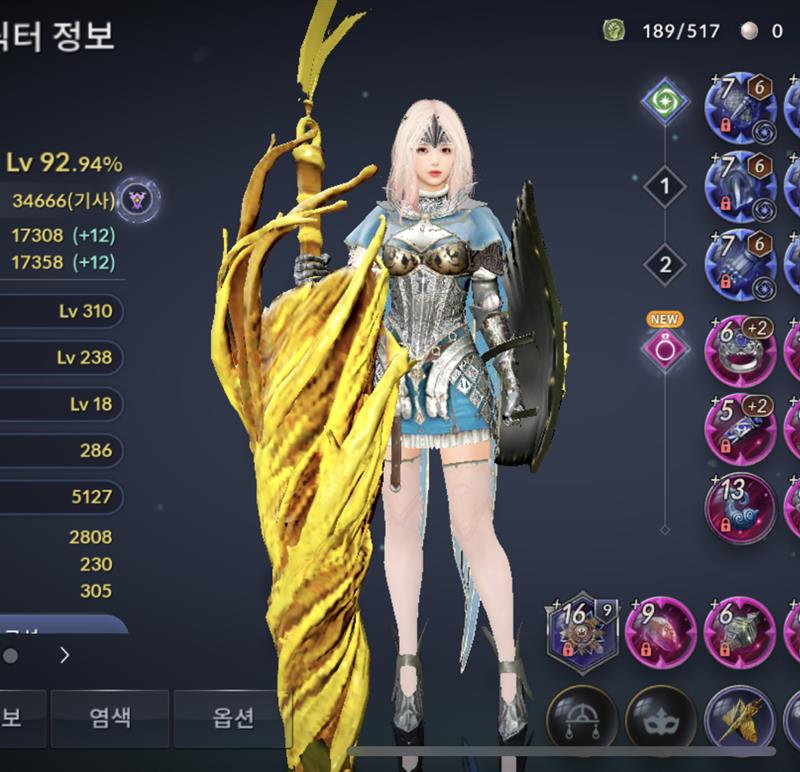Select the +6 silver ring slot
800x772 pixels.
[x=740, y=349]
